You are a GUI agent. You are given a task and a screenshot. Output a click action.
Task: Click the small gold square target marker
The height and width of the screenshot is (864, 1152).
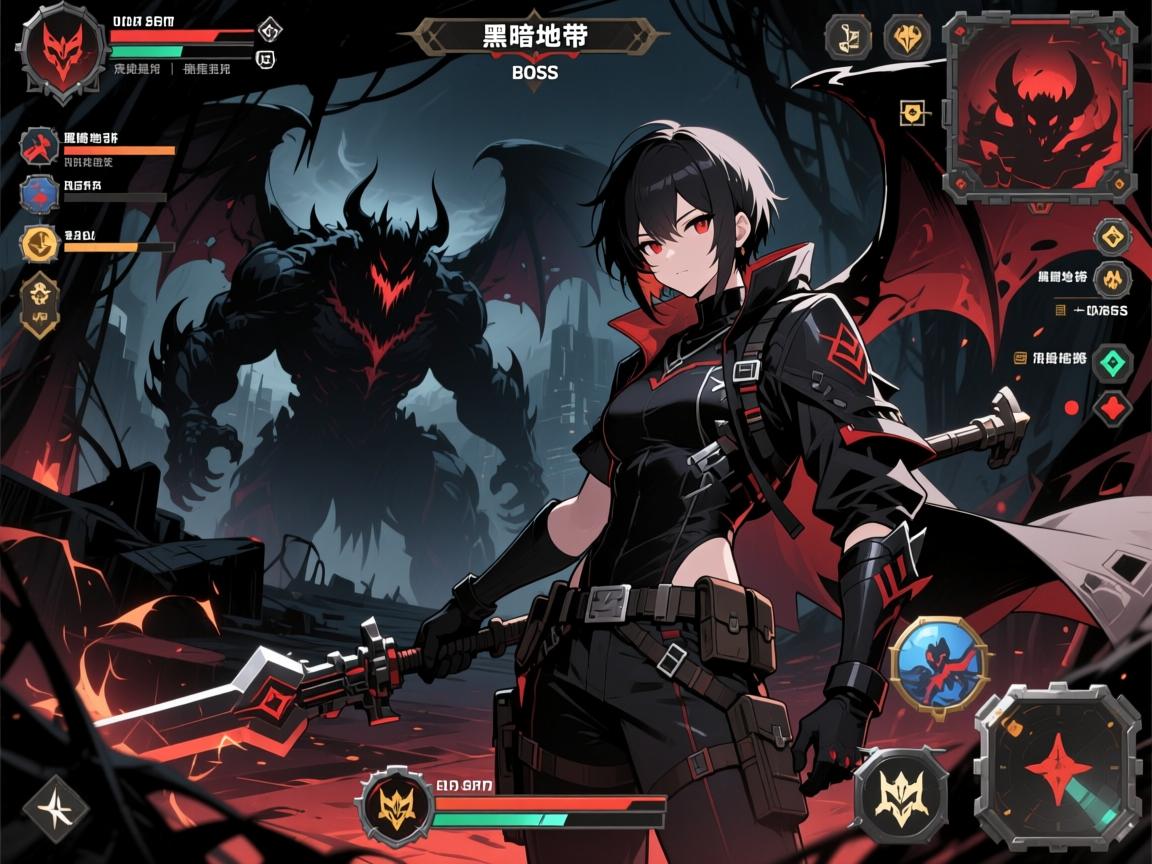pos(912,113)
